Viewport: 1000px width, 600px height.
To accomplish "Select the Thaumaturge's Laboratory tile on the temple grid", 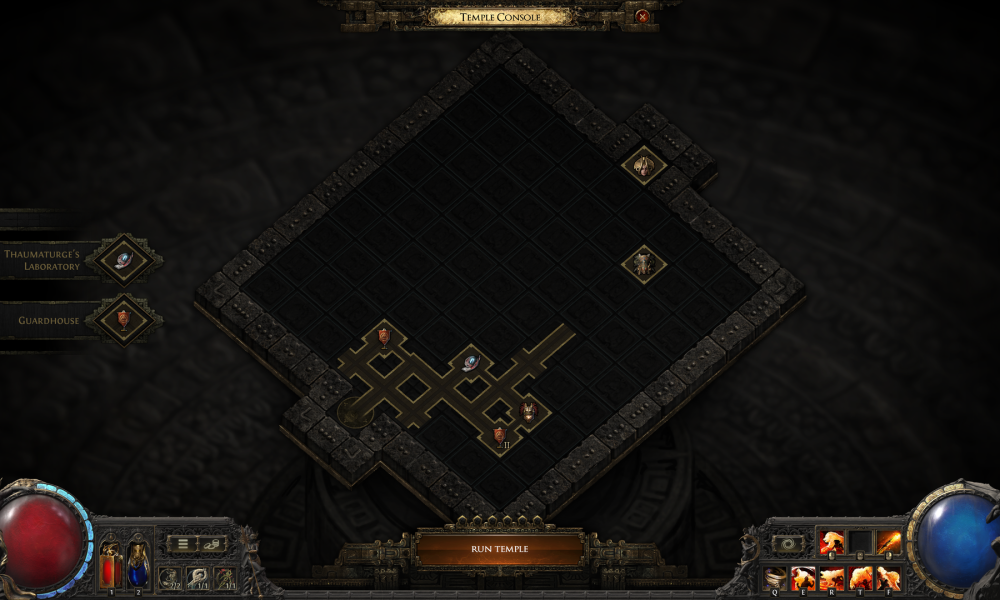I will pyautogui.click(x=470, y=362).
